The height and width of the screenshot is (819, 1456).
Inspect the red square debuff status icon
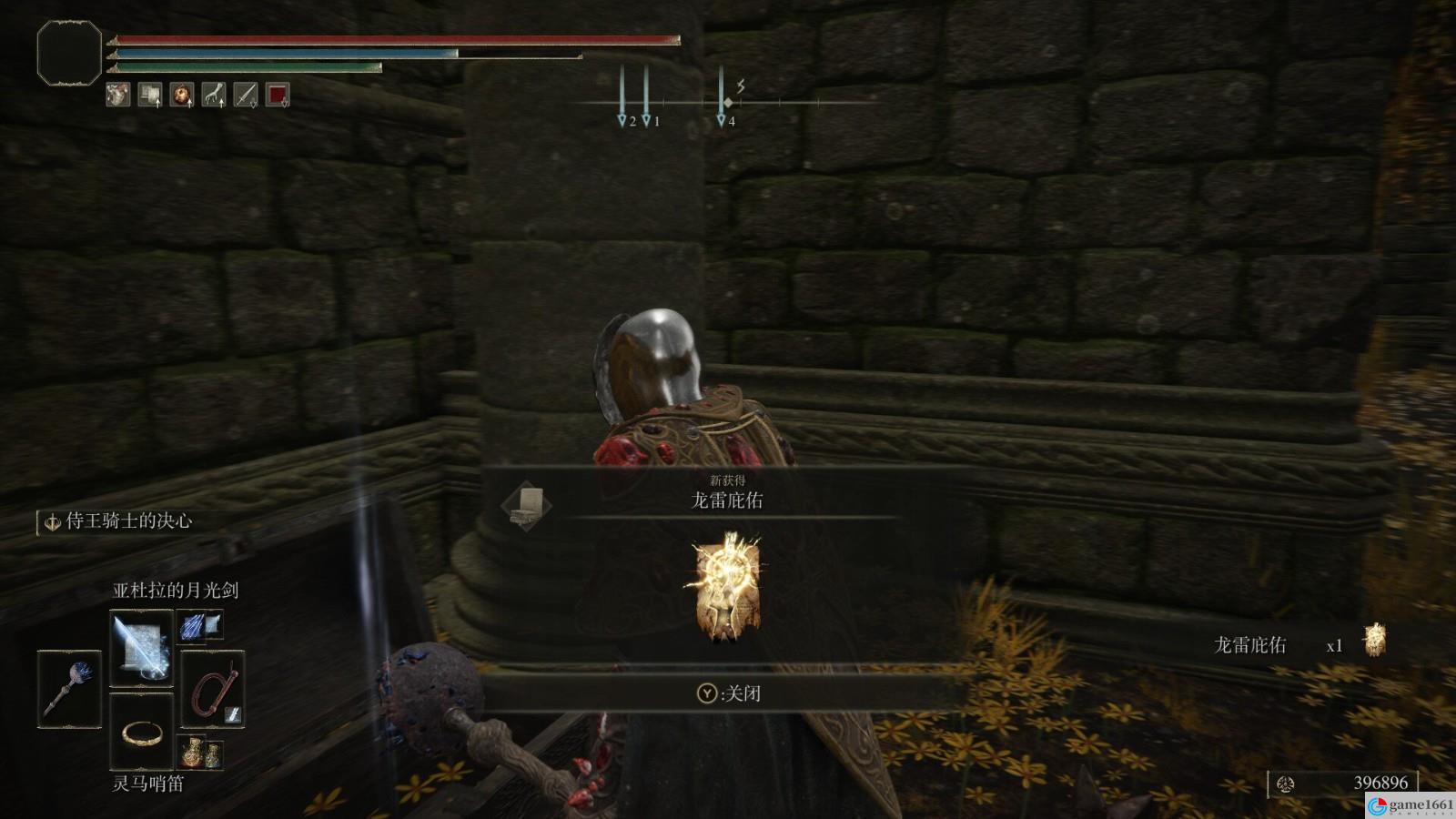[278, 94]
